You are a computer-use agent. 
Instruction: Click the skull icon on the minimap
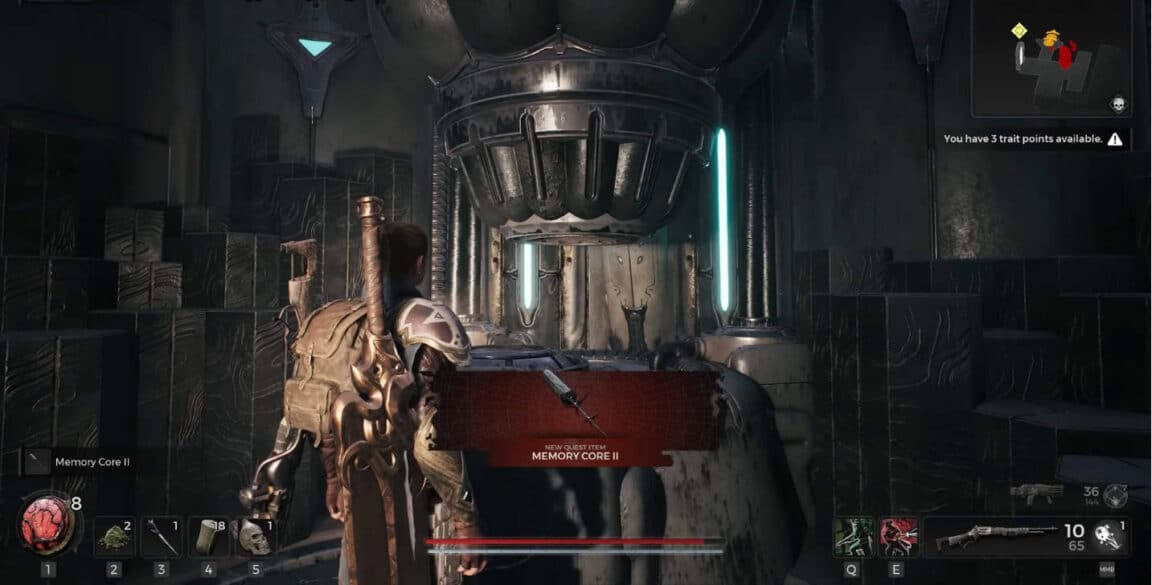pos(1118,104)
